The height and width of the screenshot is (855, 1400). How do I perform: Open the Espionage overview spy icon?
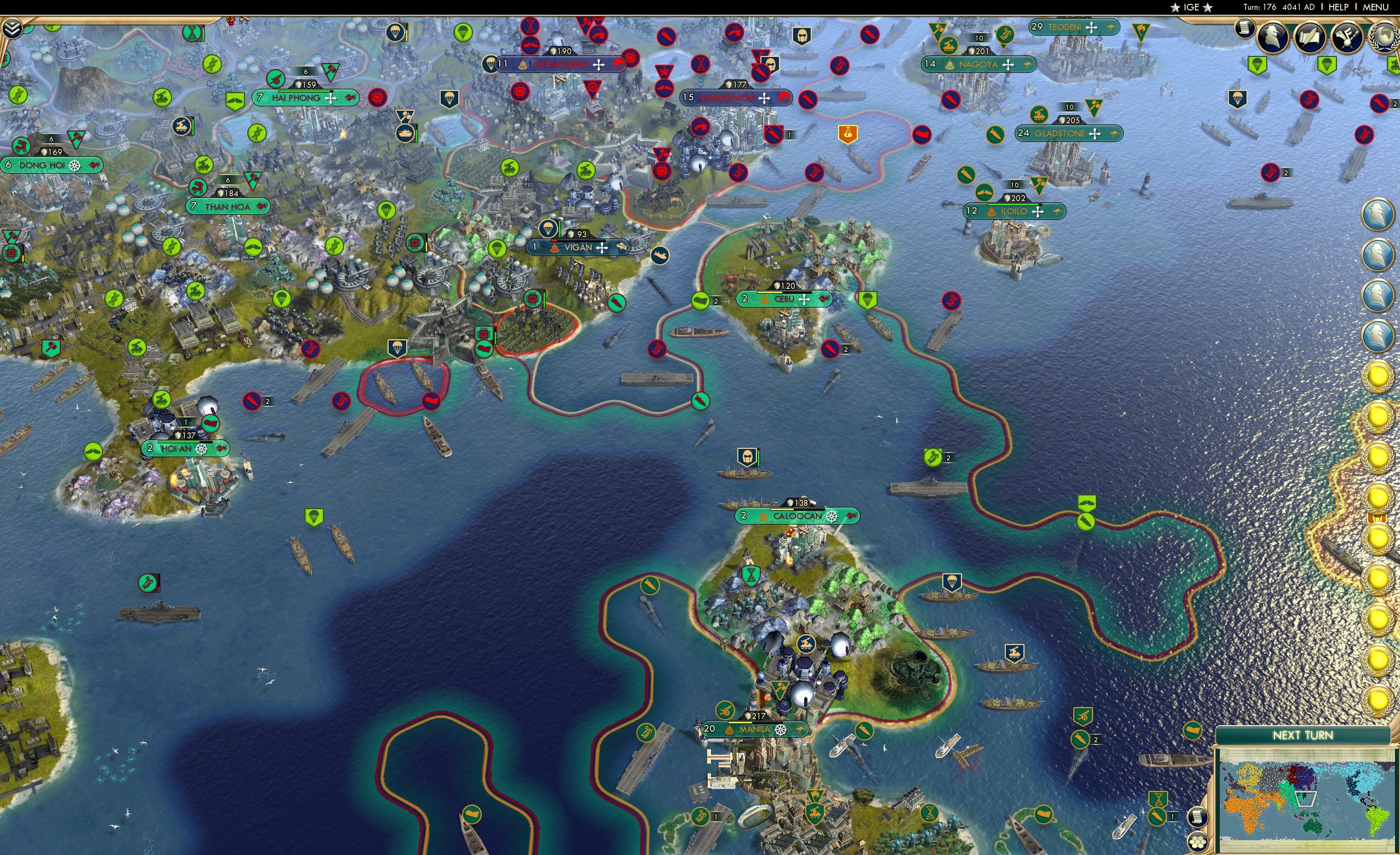click(x=1273, y=37)
